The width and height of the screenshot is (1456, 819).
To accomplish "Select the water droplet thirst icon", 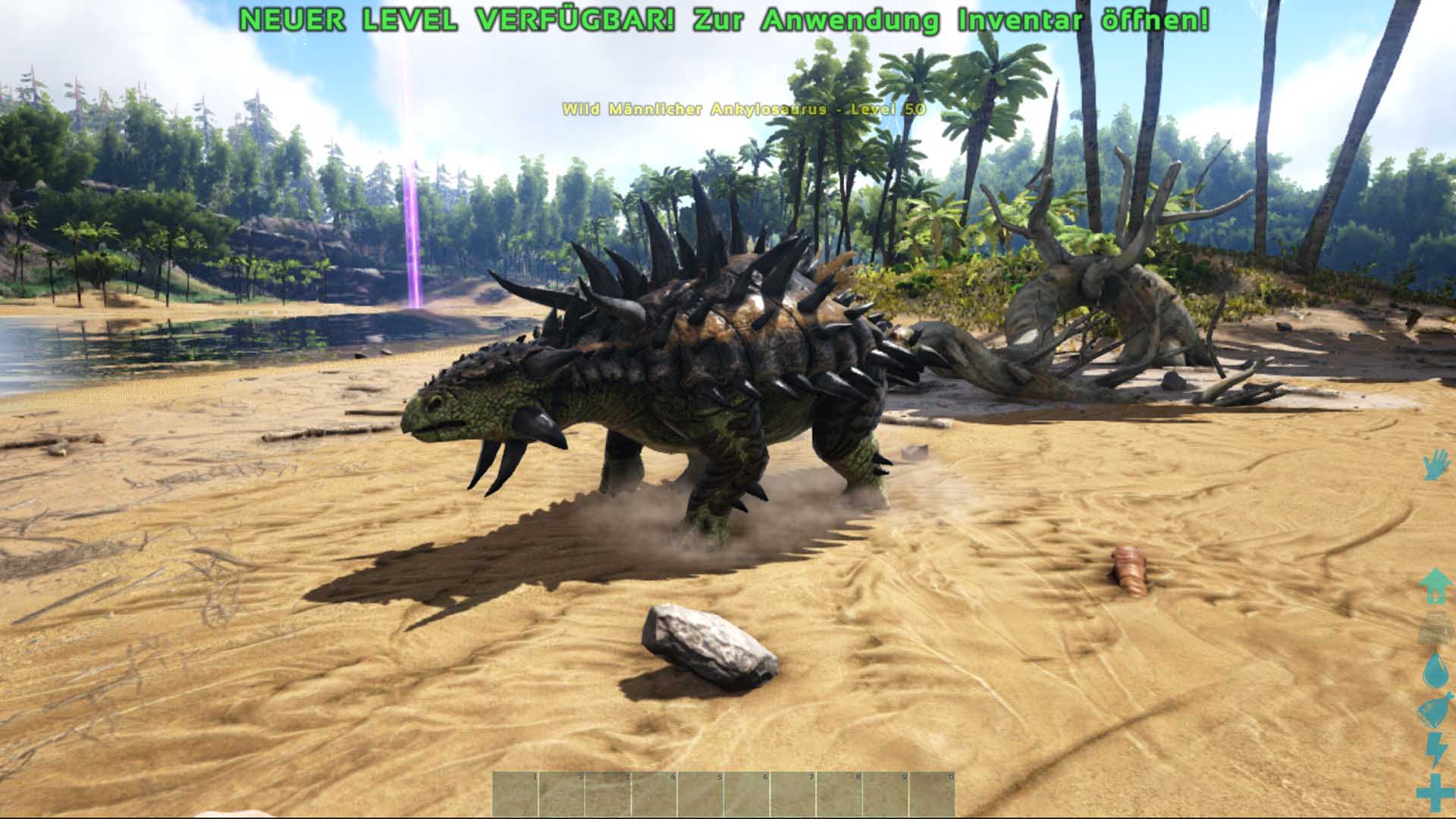I will point(1435,670).
